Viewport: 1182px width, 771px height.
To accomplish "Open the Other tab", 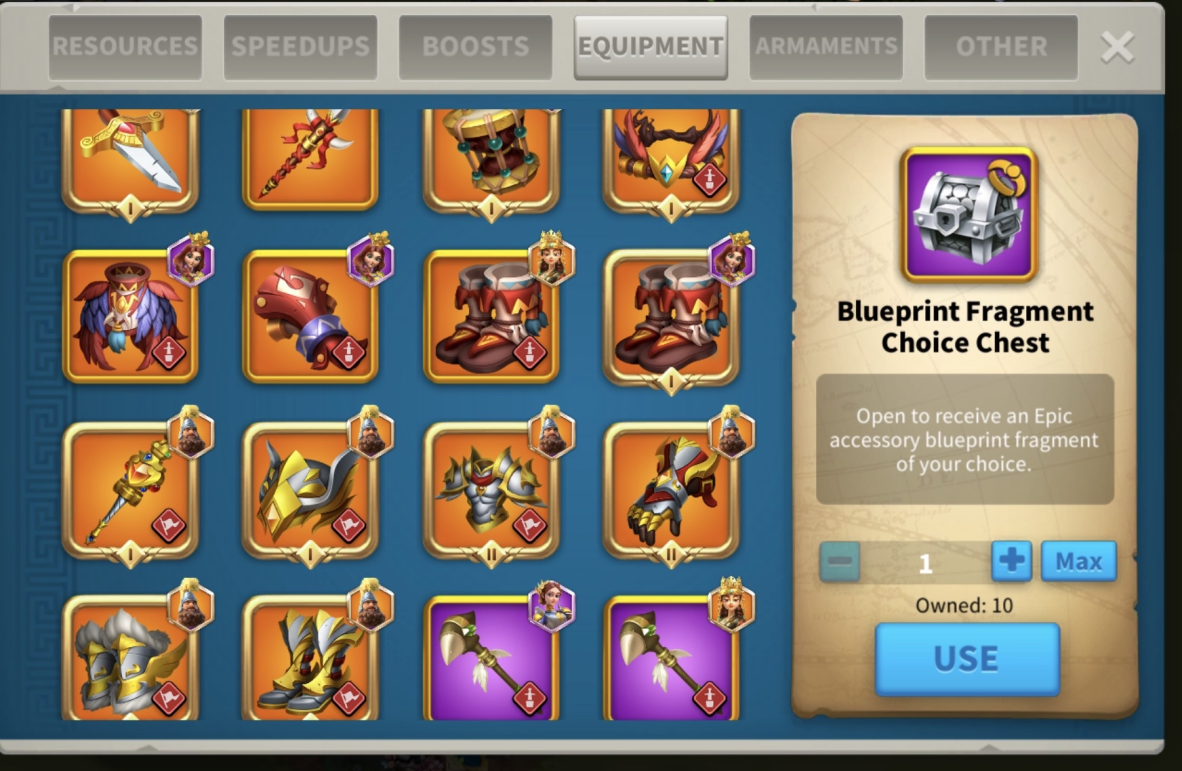I will click(1001, 47).
